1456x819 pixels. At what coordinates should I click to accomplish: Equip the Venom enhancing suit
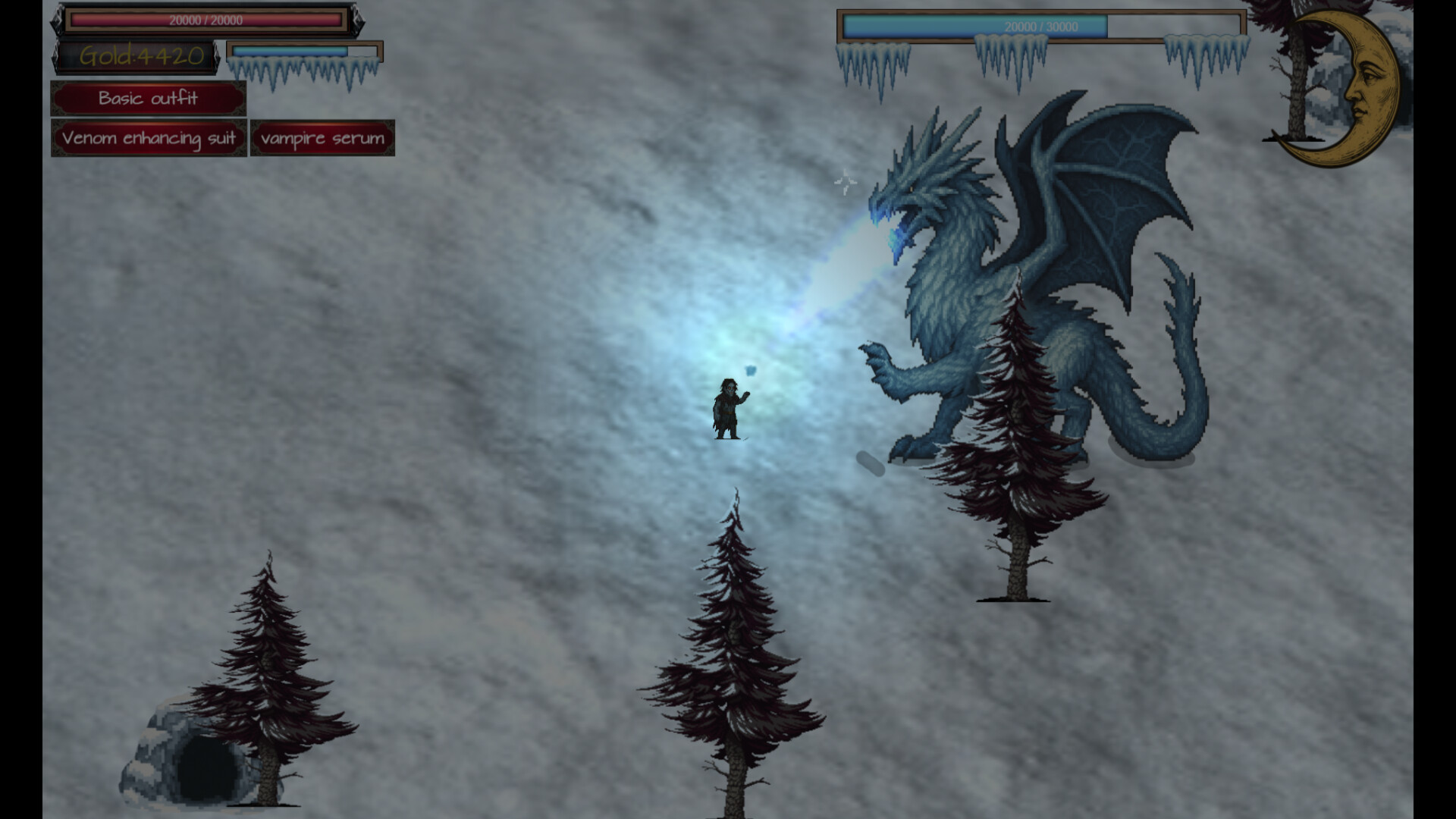(149, 138)
